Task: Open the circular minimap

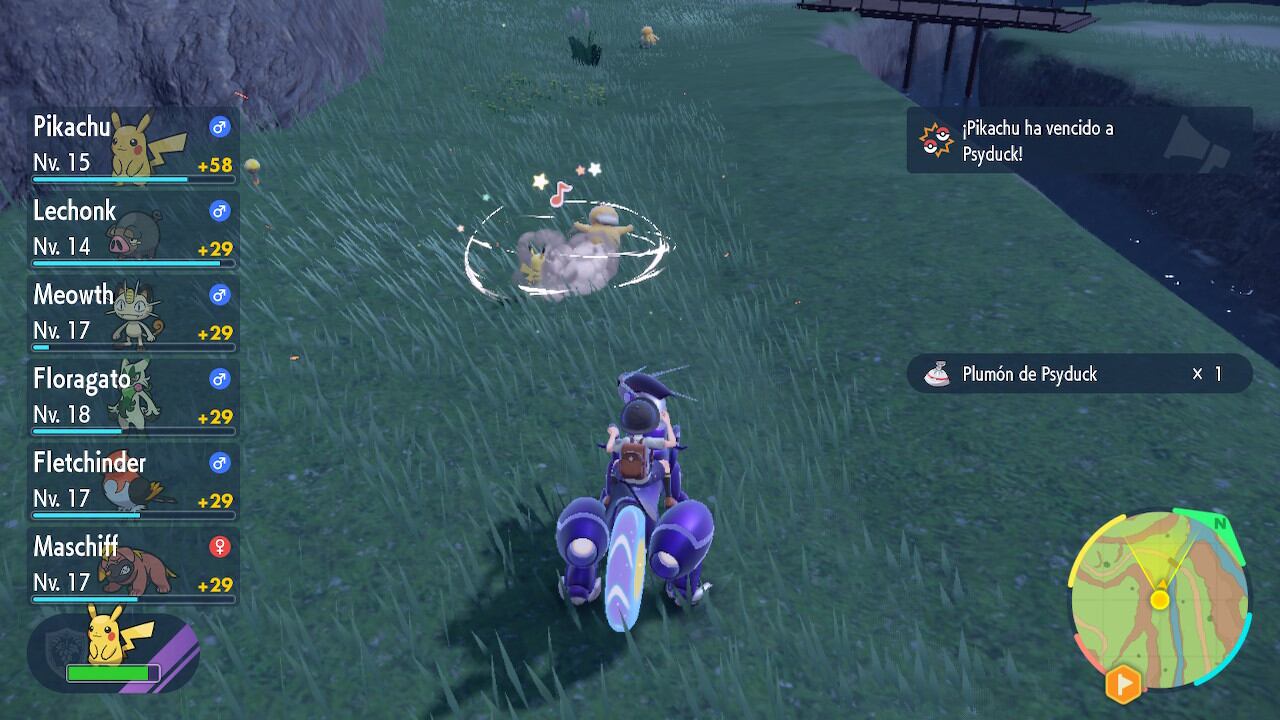Action: click(1159, 600)
